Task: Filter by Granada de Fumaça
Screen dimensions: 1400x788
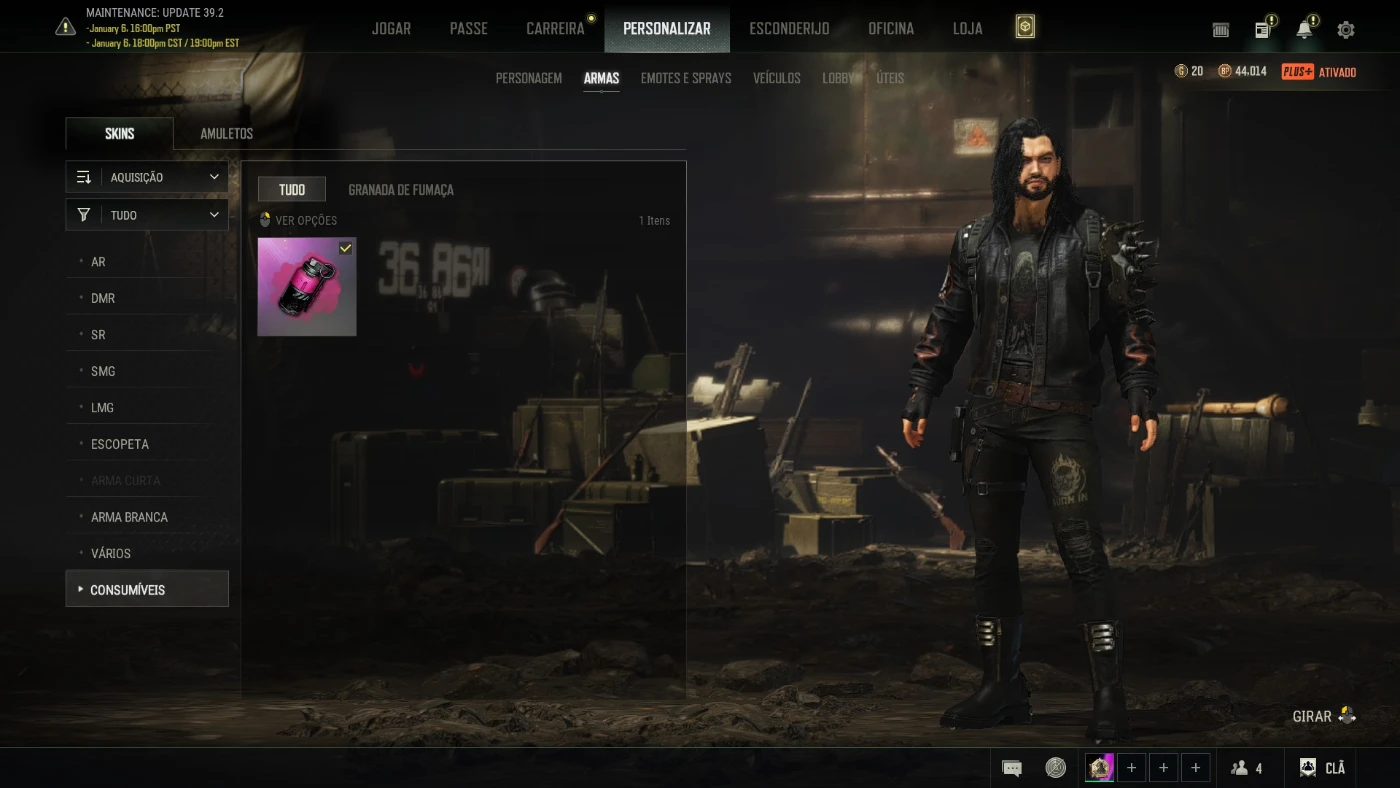Action: point(400,190)
